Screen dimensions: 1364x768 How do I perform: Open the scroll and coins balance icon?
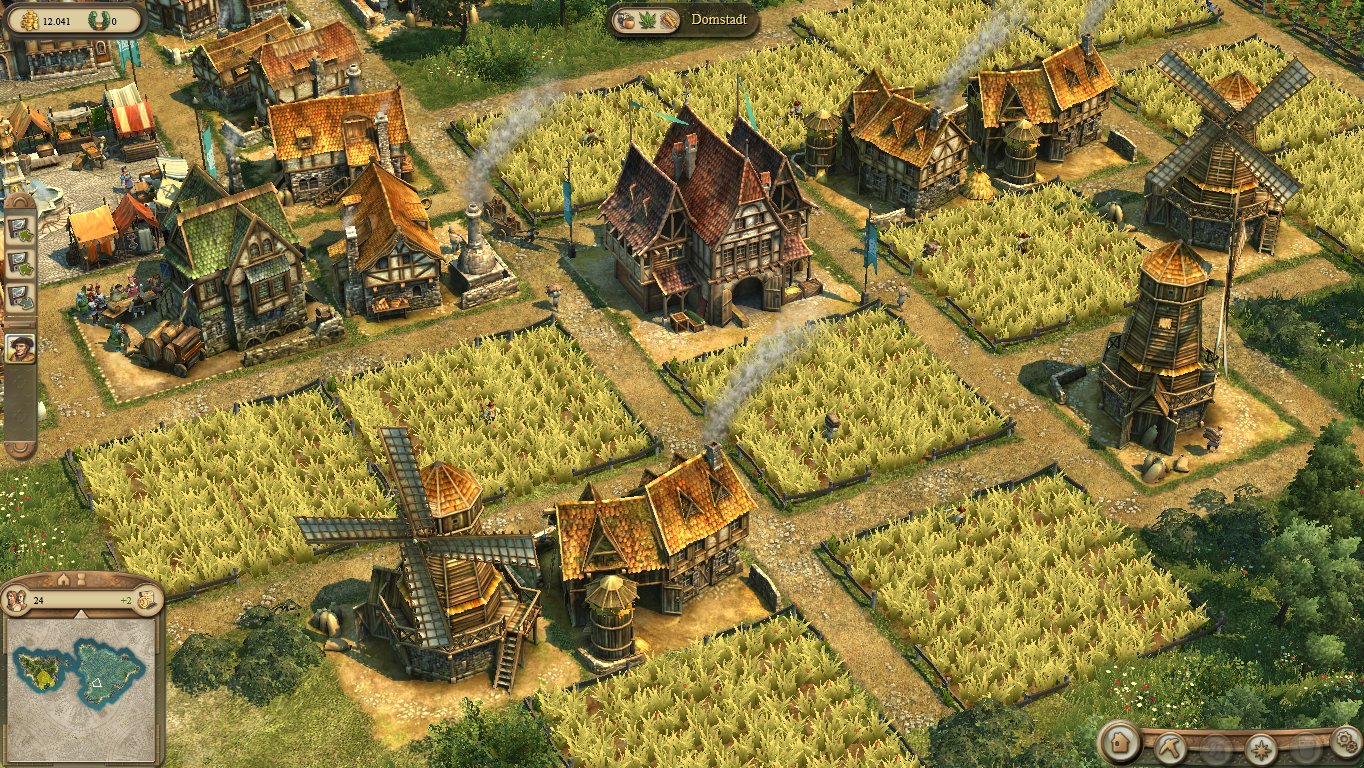[146, 600]
